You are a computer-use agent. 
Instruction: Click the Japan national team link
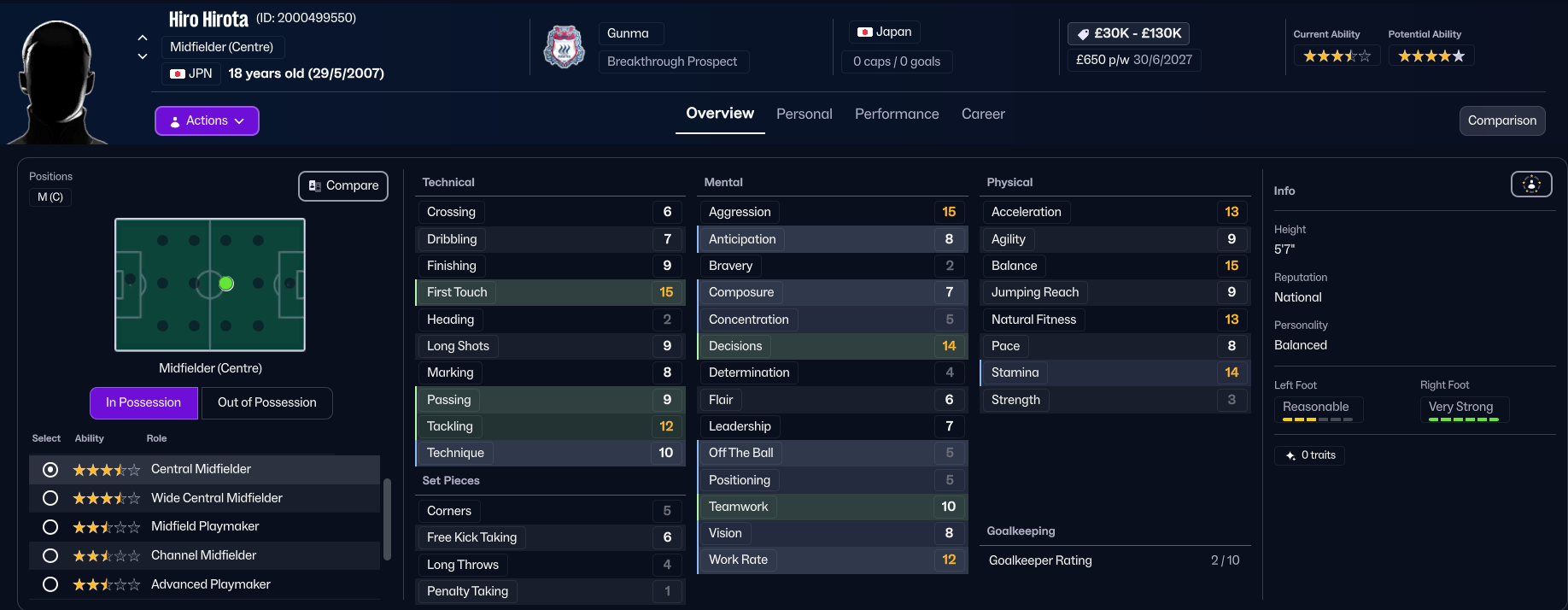coord(885,32)
